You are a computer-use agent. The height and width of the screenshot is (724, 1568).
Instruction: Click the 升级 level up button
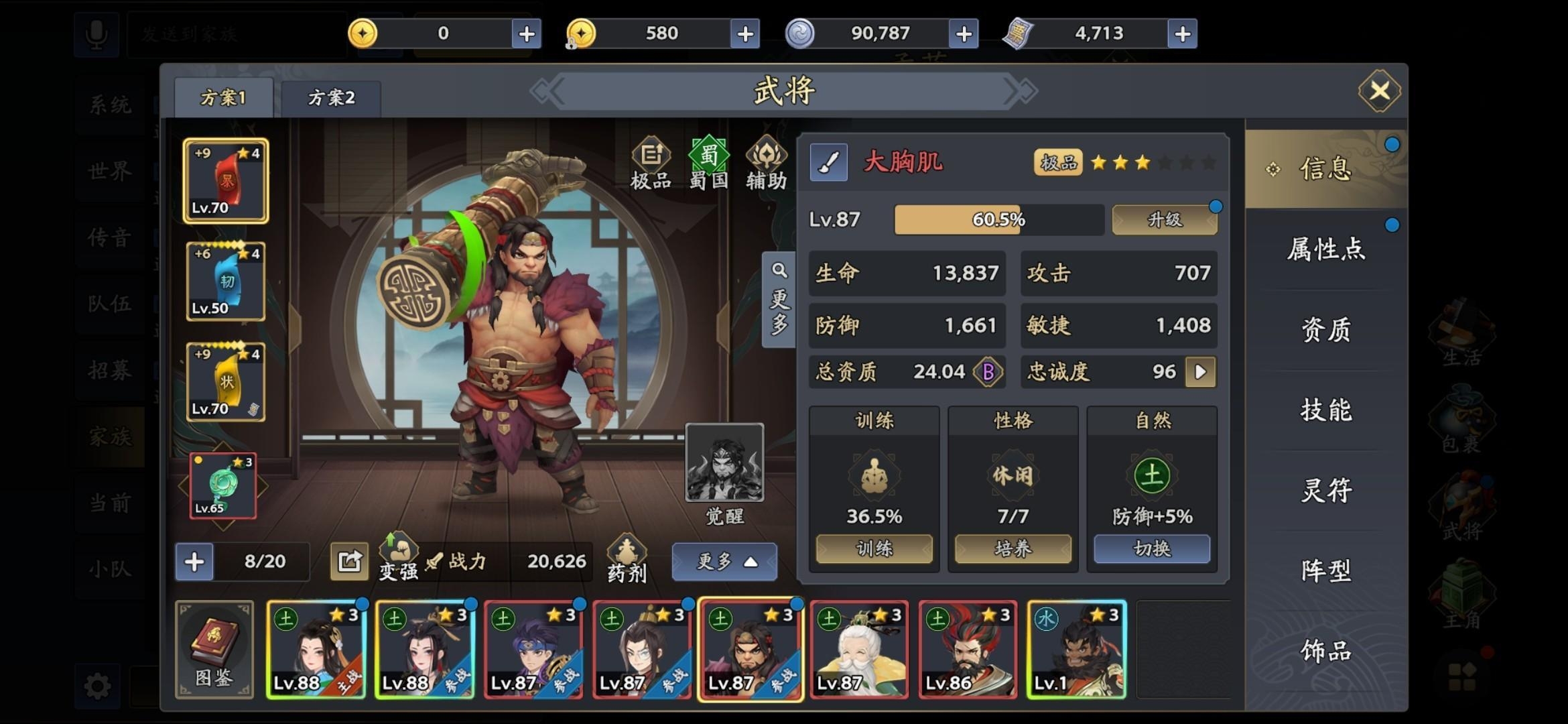[1165, 220]
